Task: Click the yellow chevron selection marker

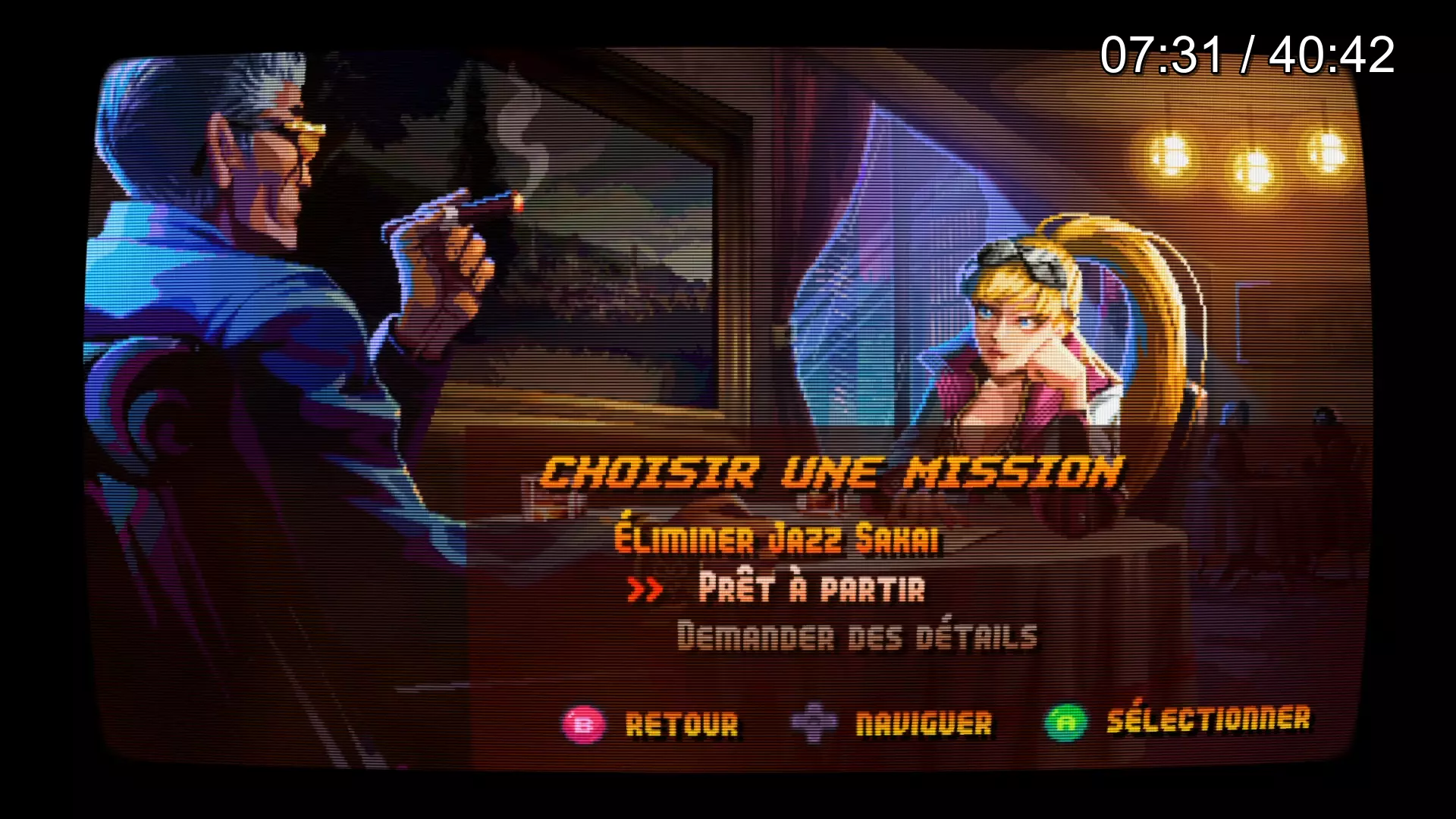Action: coord(645,590)
